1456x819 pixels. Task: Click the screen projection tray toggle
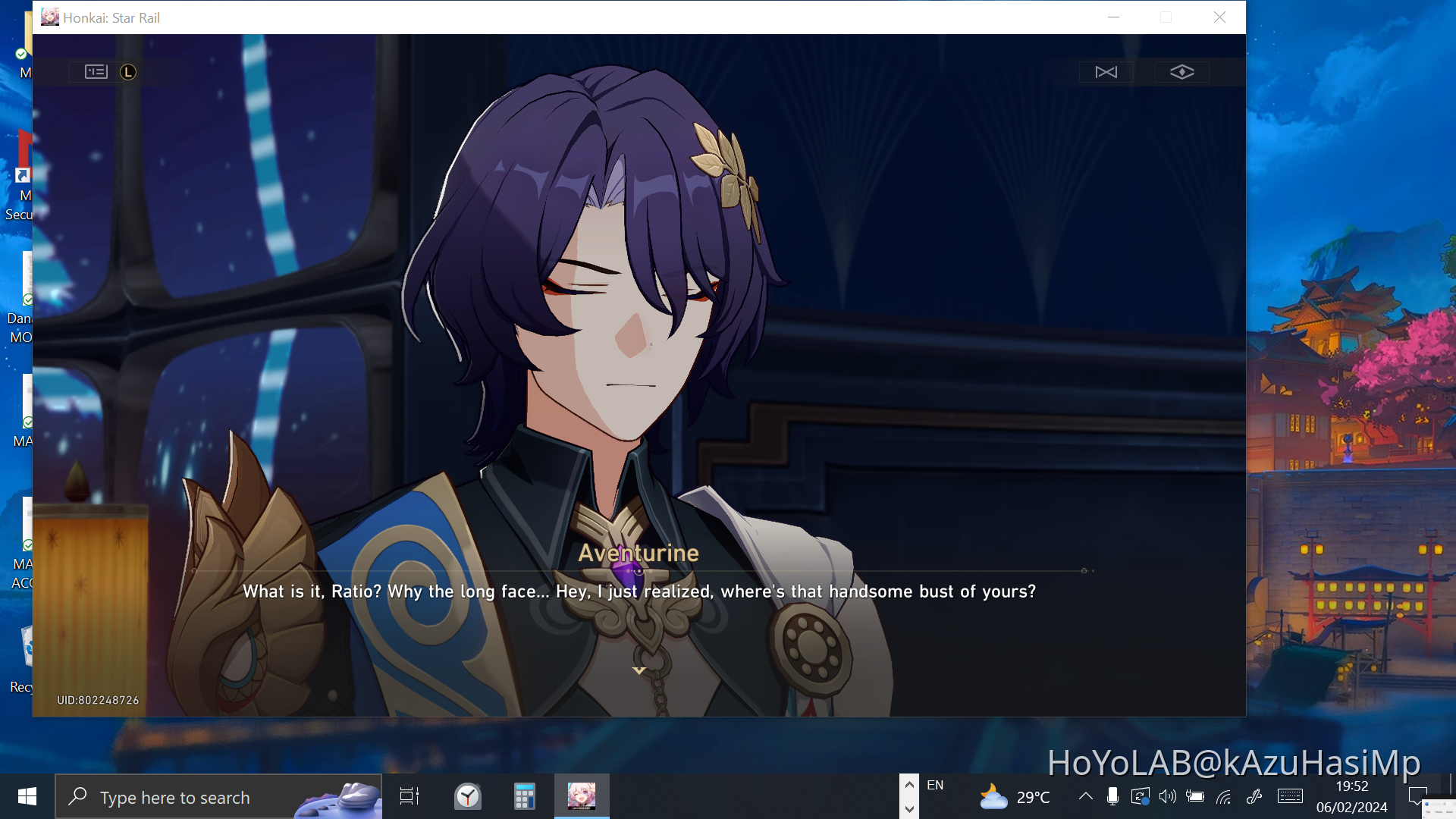pos(1140,796)
